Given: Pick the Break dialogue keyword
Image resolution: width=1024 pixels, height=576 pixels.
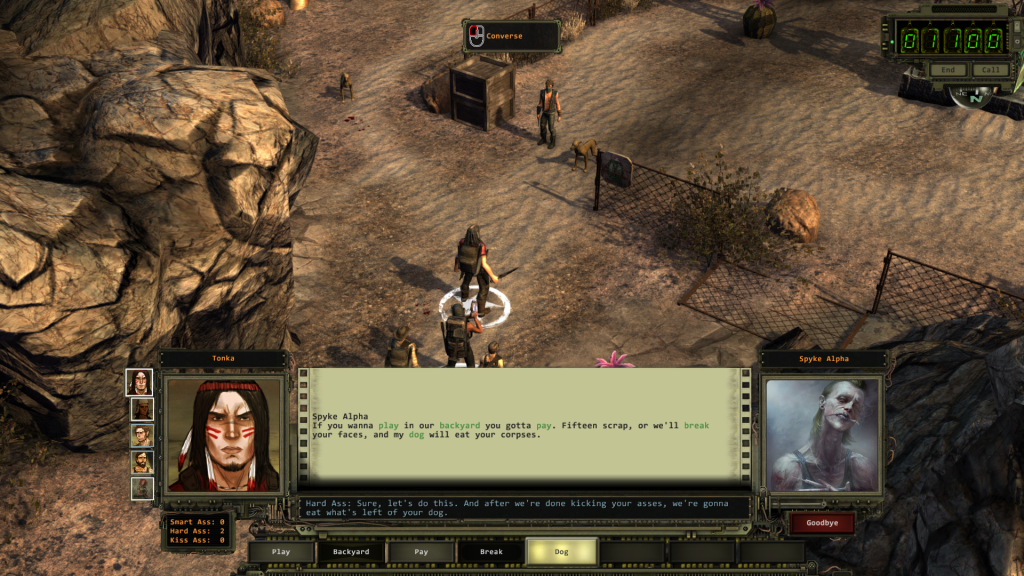Looking at the screenshot, I should [491, 551].
